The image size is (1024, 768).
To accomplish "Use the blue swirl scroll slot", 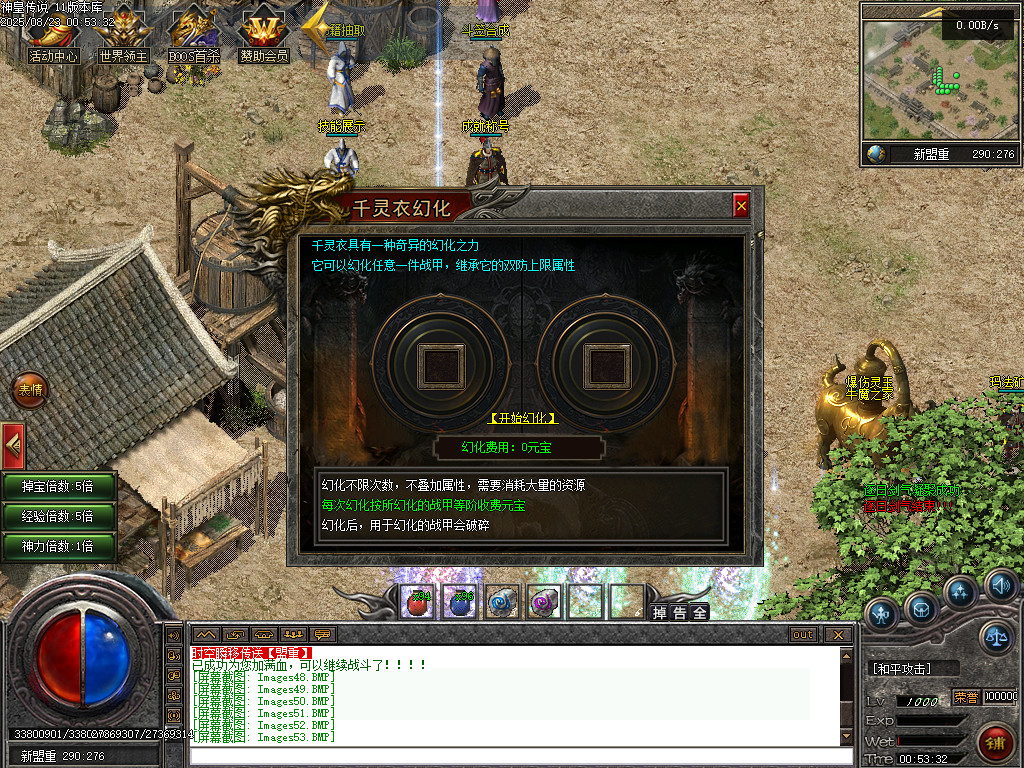I will tap(502, 602).
